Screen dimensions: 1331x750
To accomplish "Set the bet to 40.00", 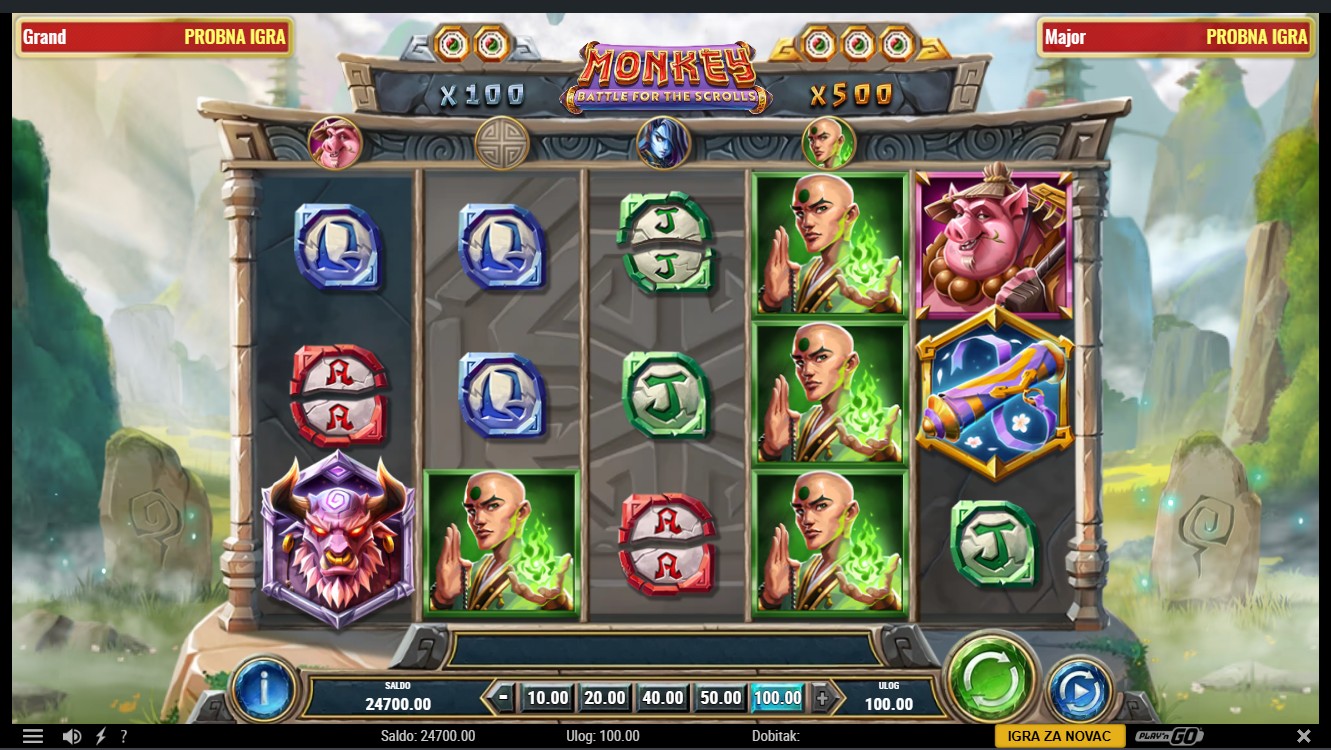I will tap(662, 698).
